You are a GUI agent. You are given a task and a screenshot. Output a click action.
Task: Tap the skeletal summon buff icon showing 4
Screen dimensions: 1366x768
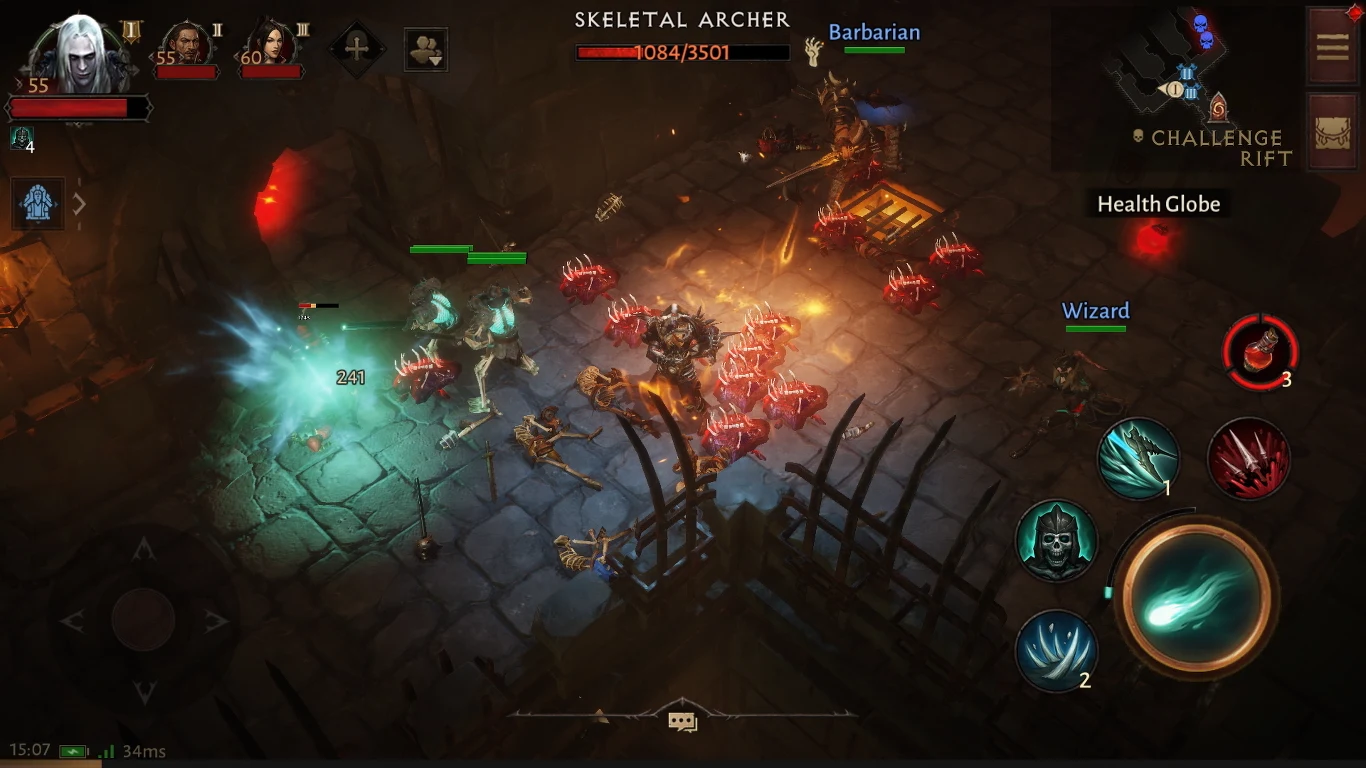pyautogui.click(x=20, y=136)
